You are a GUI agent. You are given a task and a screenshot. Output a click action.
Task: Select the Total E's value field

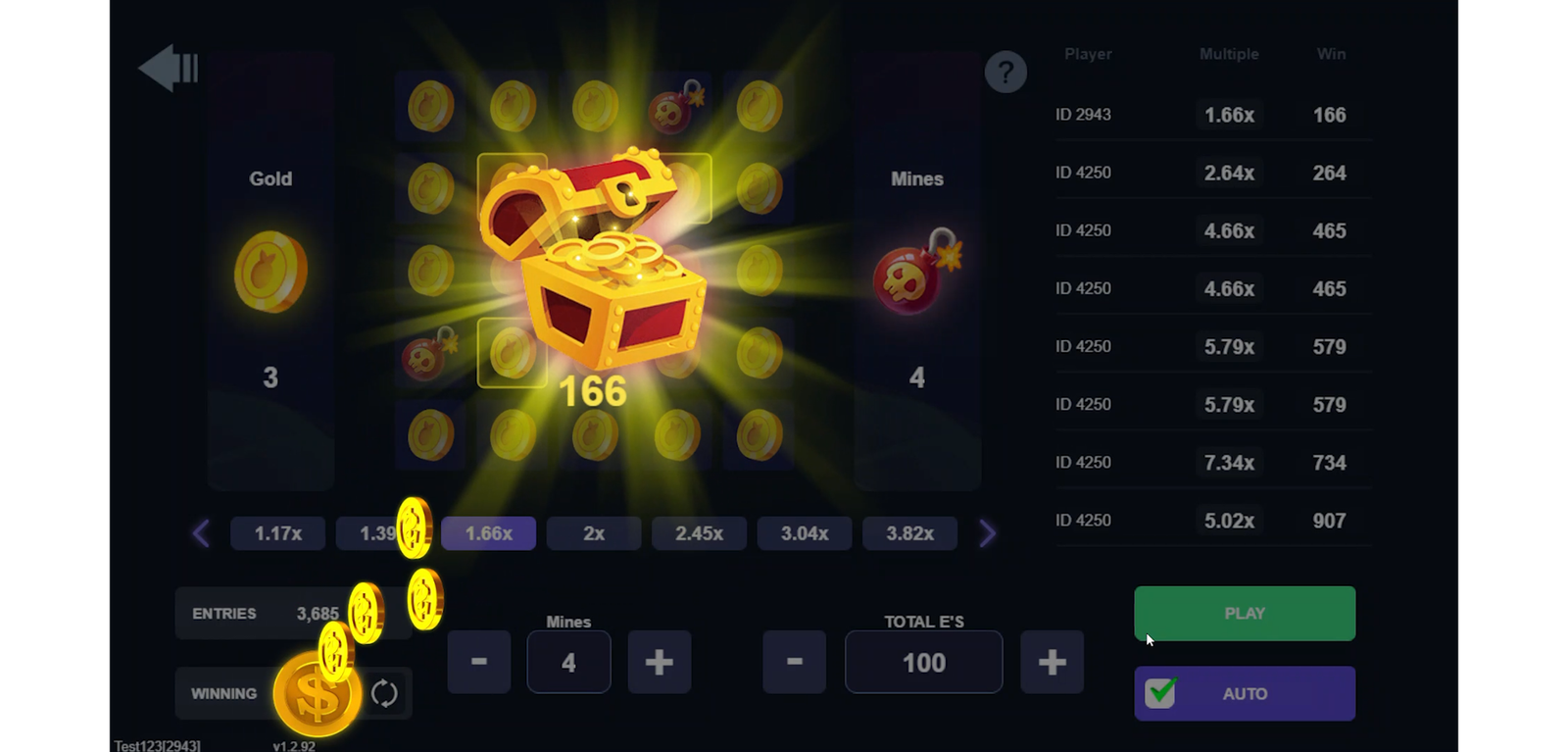click(923, 662)
